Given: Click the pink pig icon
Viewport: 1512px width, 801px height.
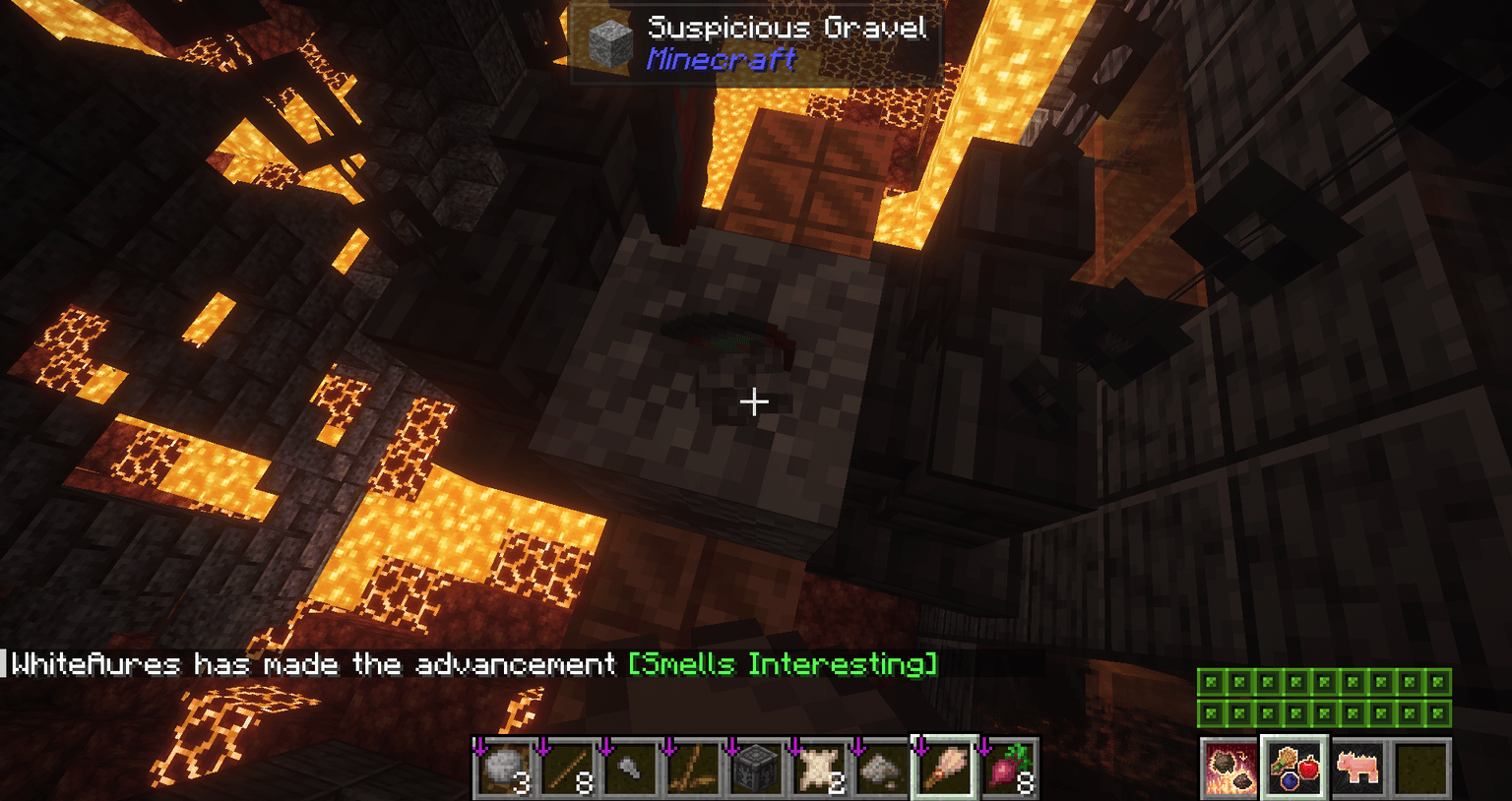Looking at the screenshot, I should [x=1357, y=767].
